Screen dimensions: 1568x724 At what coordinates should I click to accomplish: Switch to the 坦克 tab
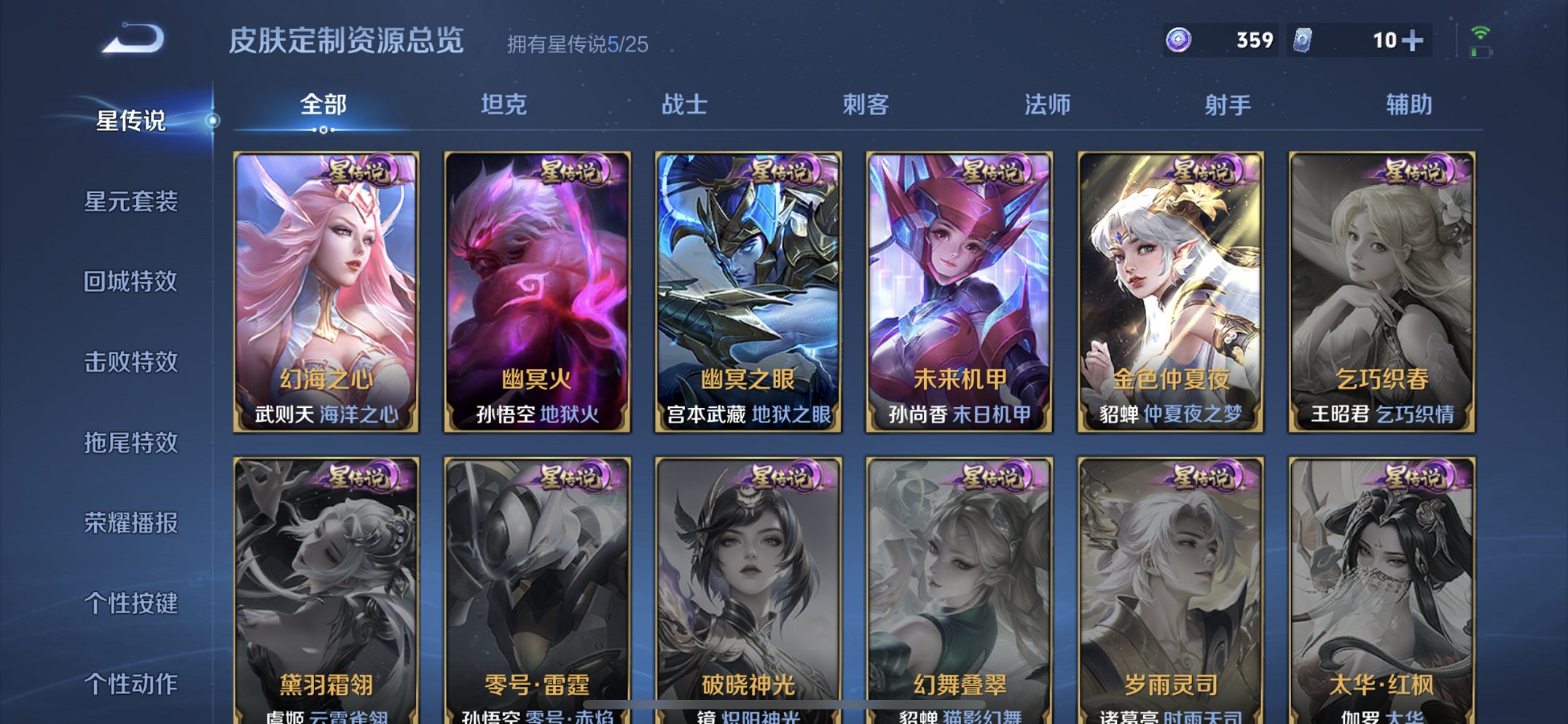(504, 104)
